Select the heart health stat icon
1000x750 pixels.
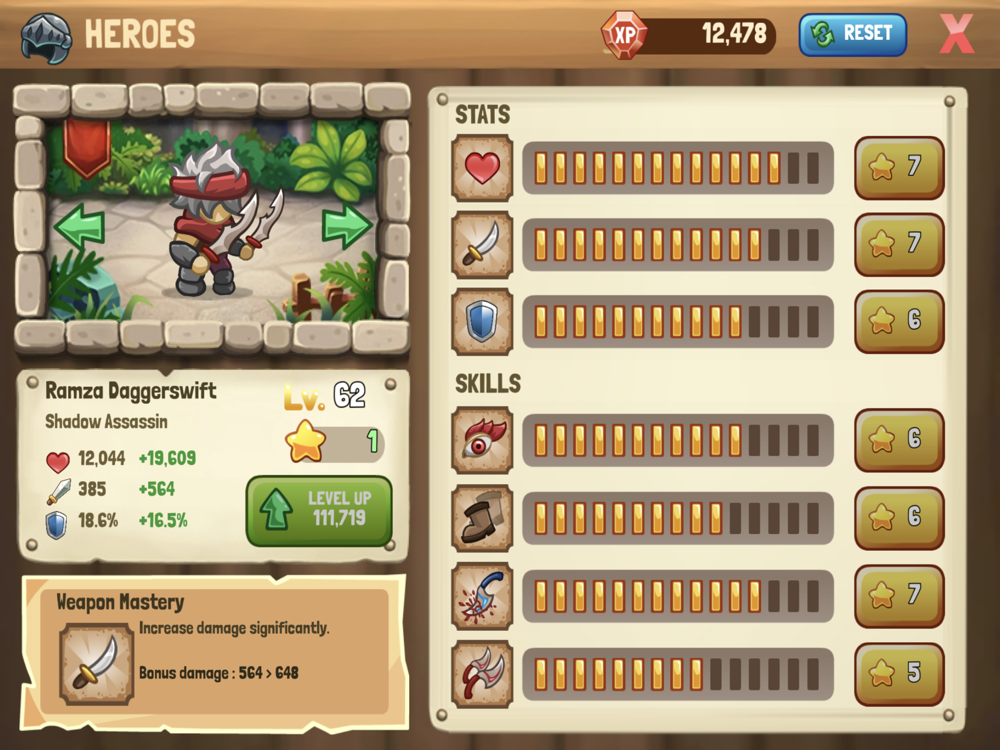[482, 168]
